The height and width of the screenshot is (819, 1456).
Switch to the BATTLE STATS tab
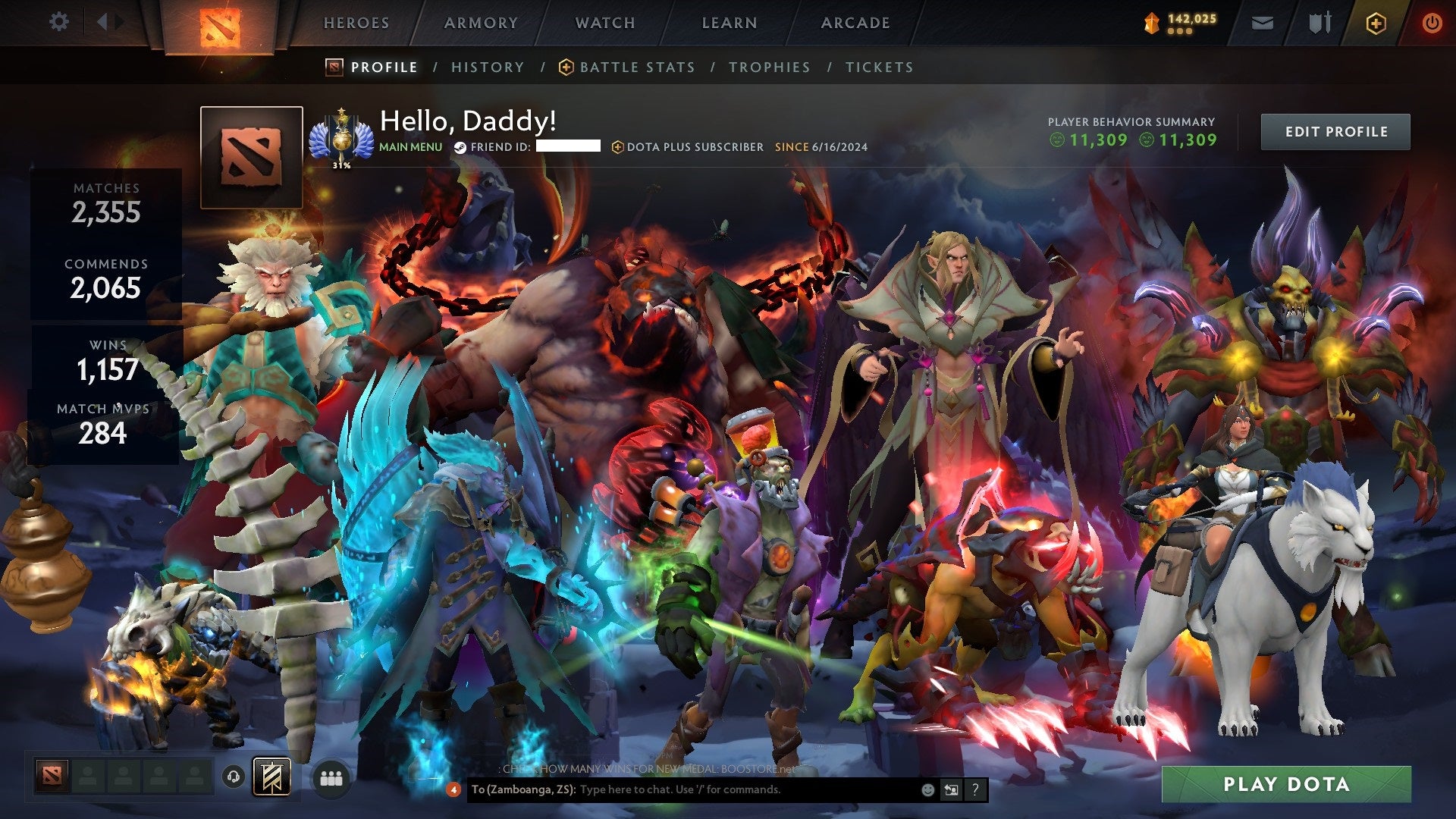(x=635, y=67)
